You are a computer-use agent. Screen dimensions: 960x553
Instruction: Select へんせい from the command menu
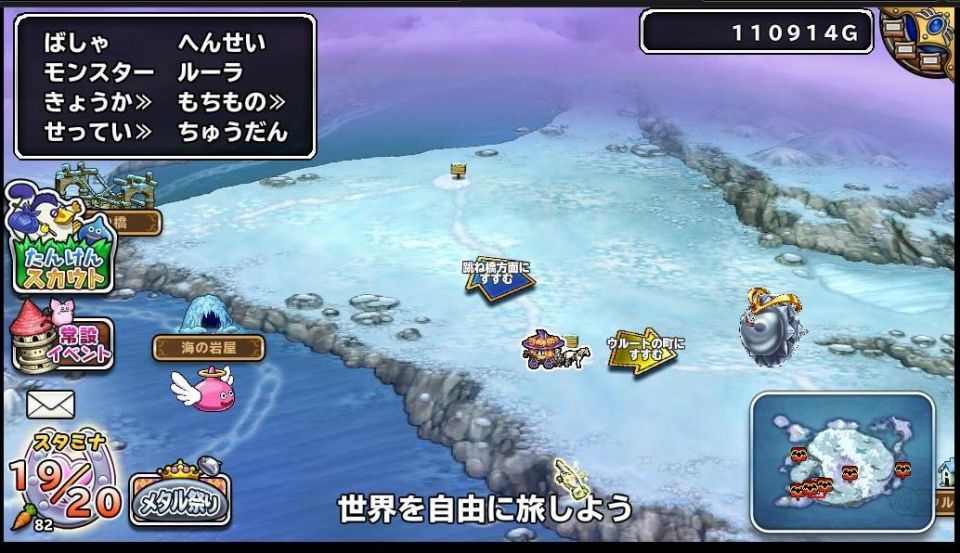click(221, 43)
